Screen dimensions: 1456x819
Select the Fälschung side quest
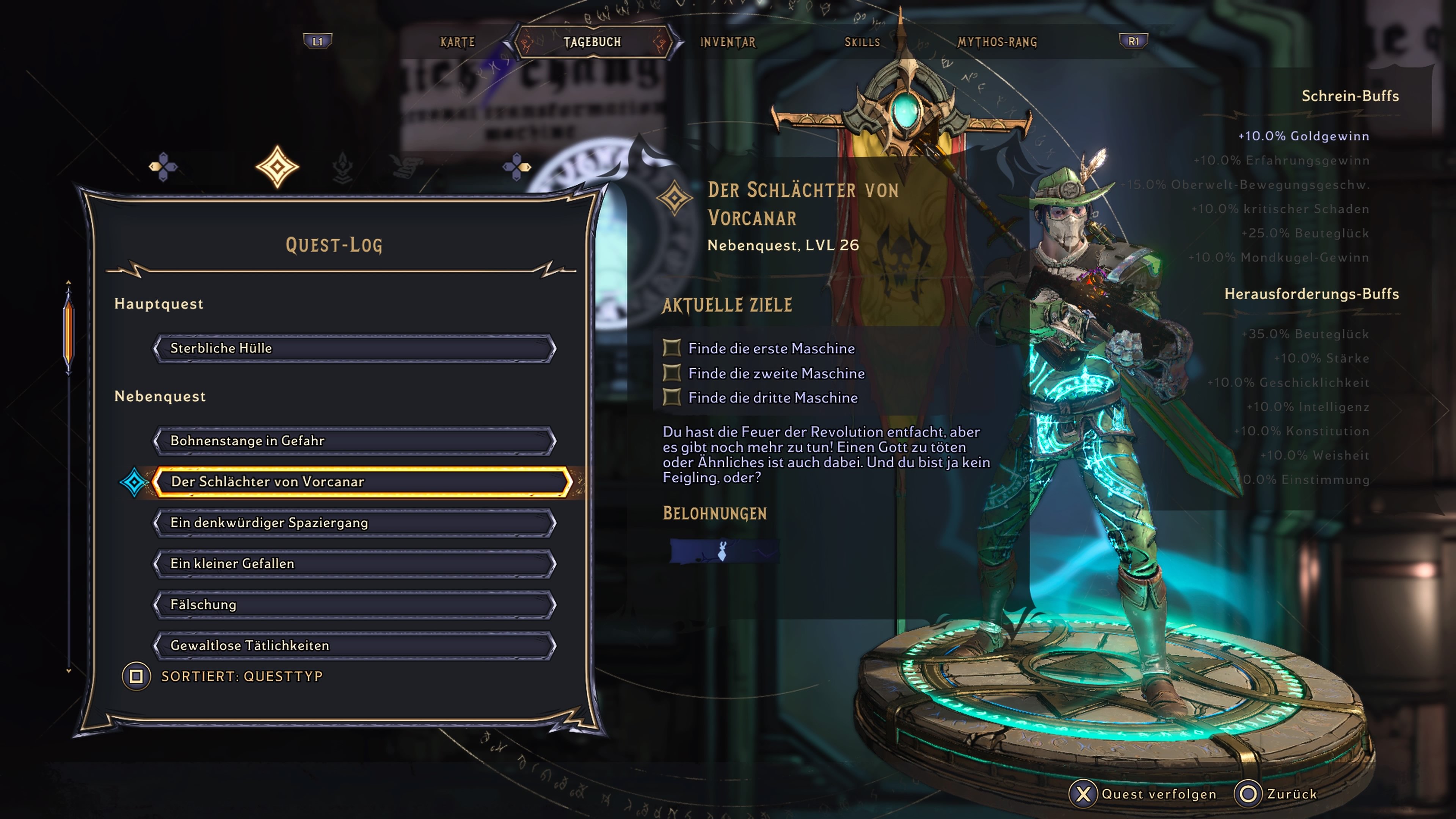(355, 605)
